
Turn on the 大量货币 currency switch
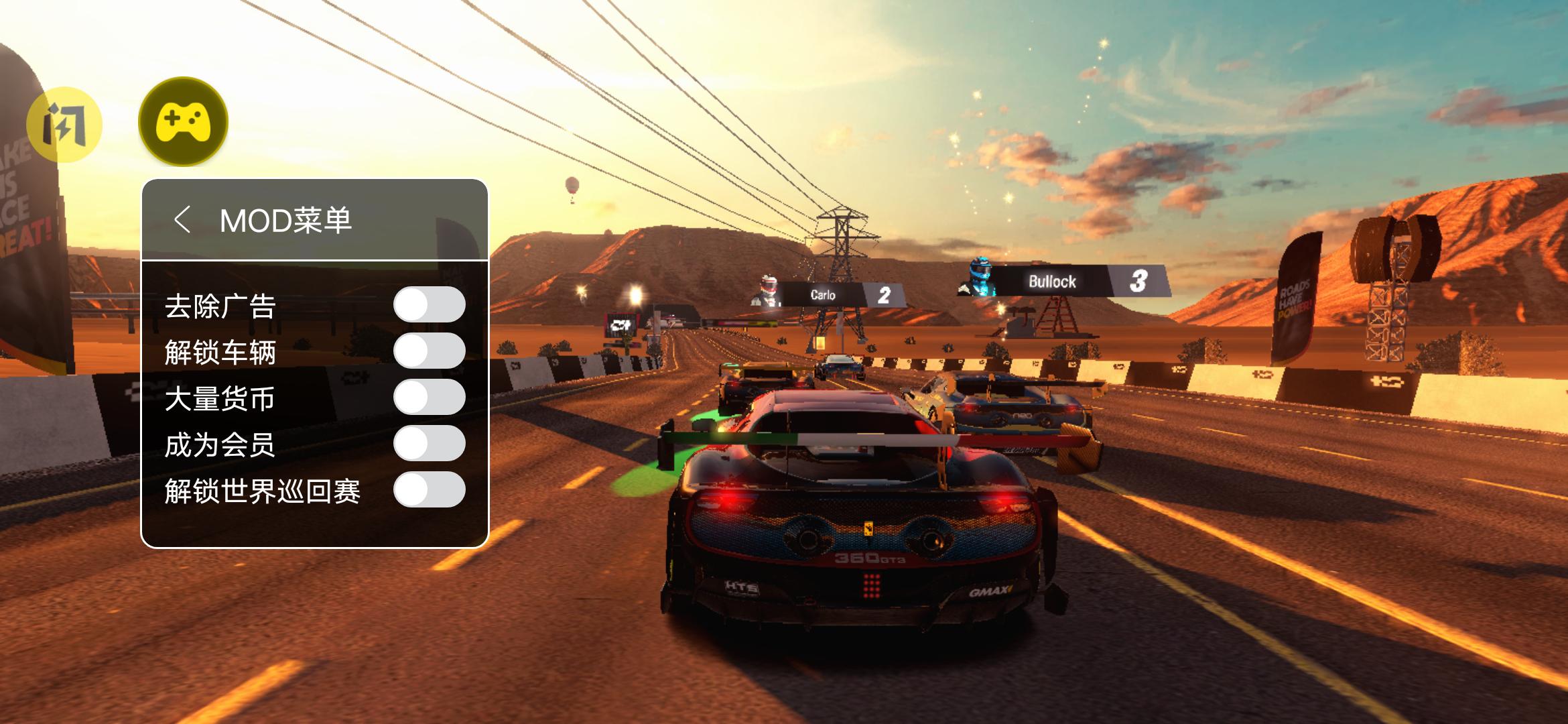point(429,398)
